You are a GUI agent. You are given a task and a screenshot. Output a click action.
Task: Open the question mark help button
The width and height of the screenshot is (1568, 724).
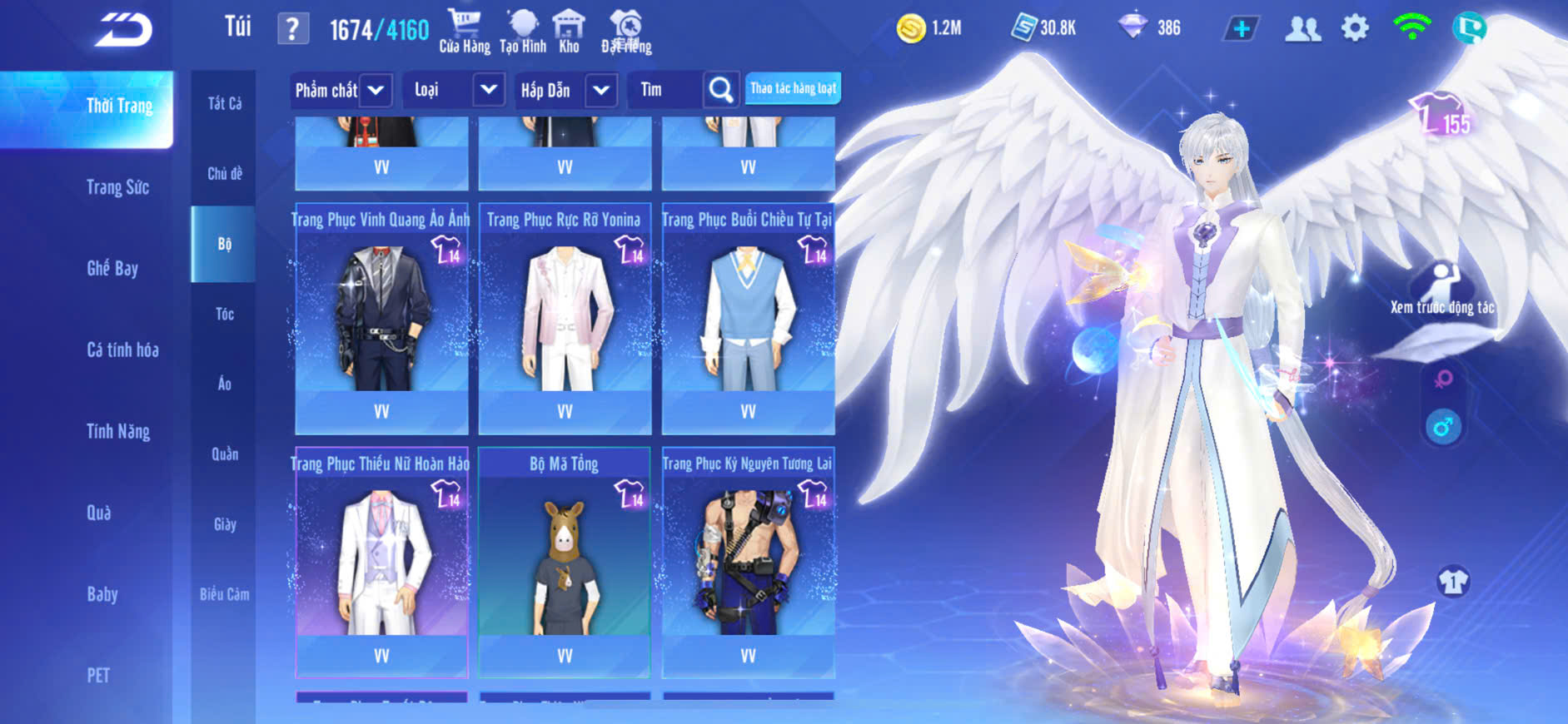click(292, 29)
